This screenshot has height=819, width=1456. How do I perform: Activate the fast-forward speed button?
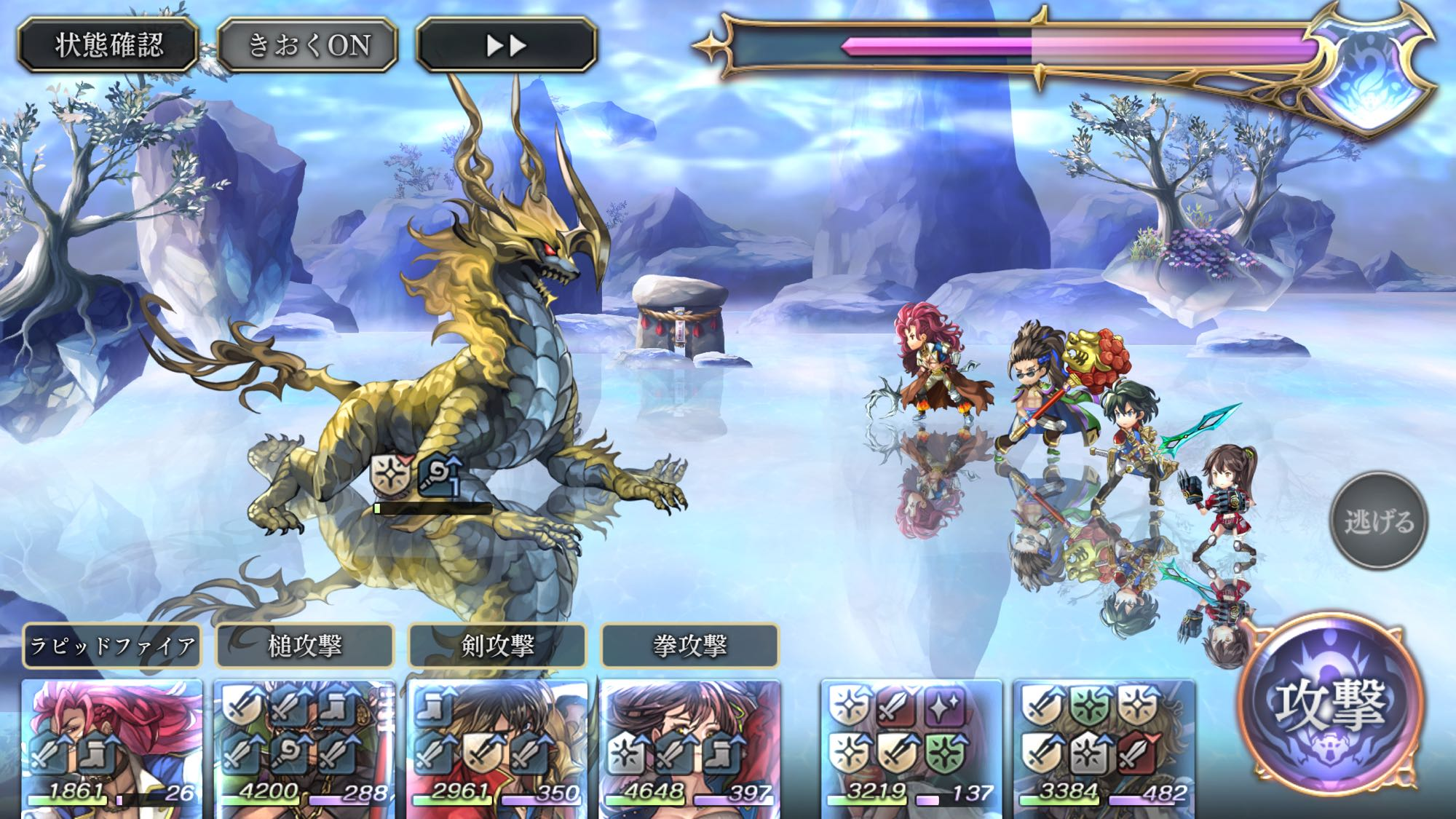pyautogui.click(x=506, y=45)
